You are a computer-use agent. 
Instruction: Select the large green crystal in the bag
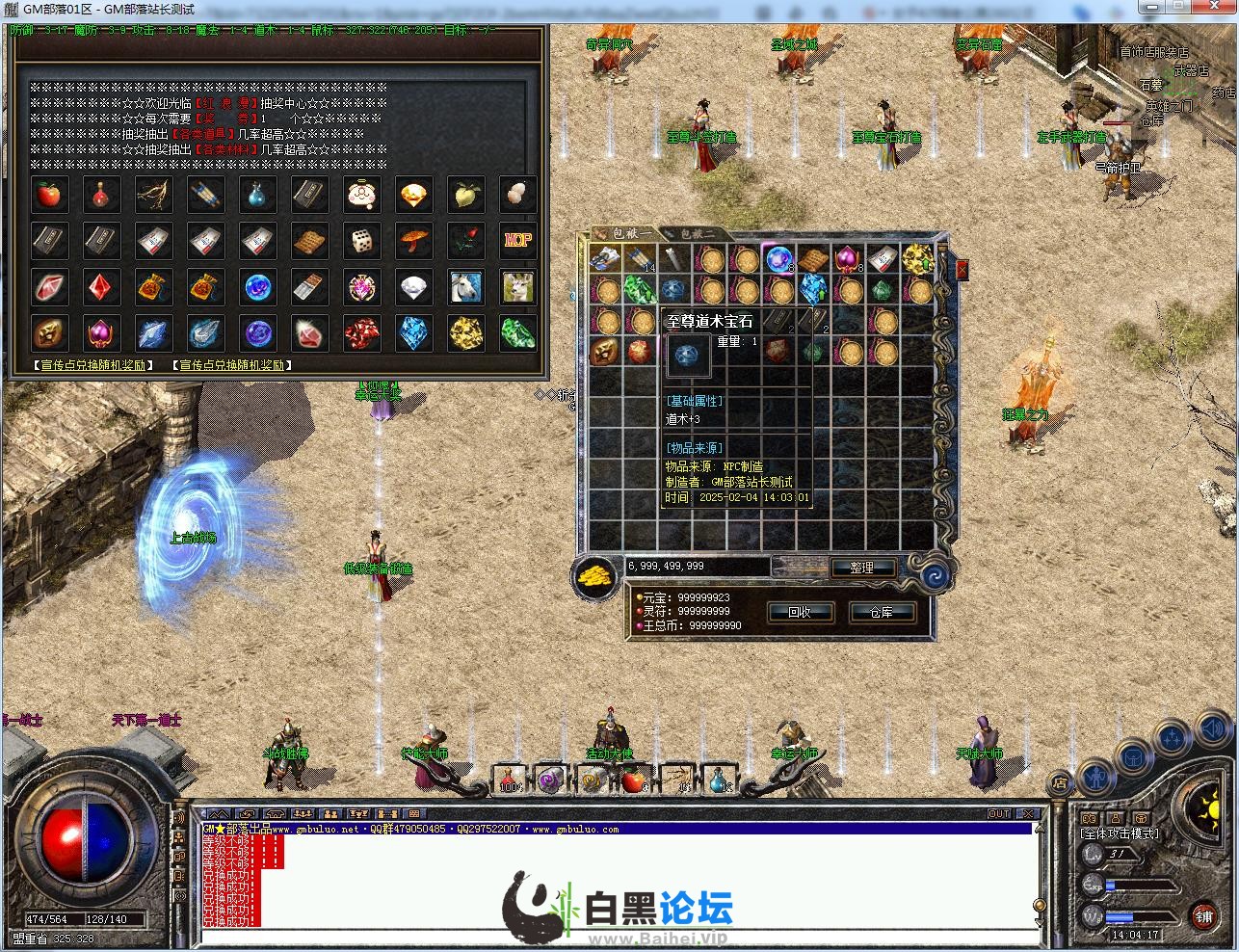[x=639, y=289]
